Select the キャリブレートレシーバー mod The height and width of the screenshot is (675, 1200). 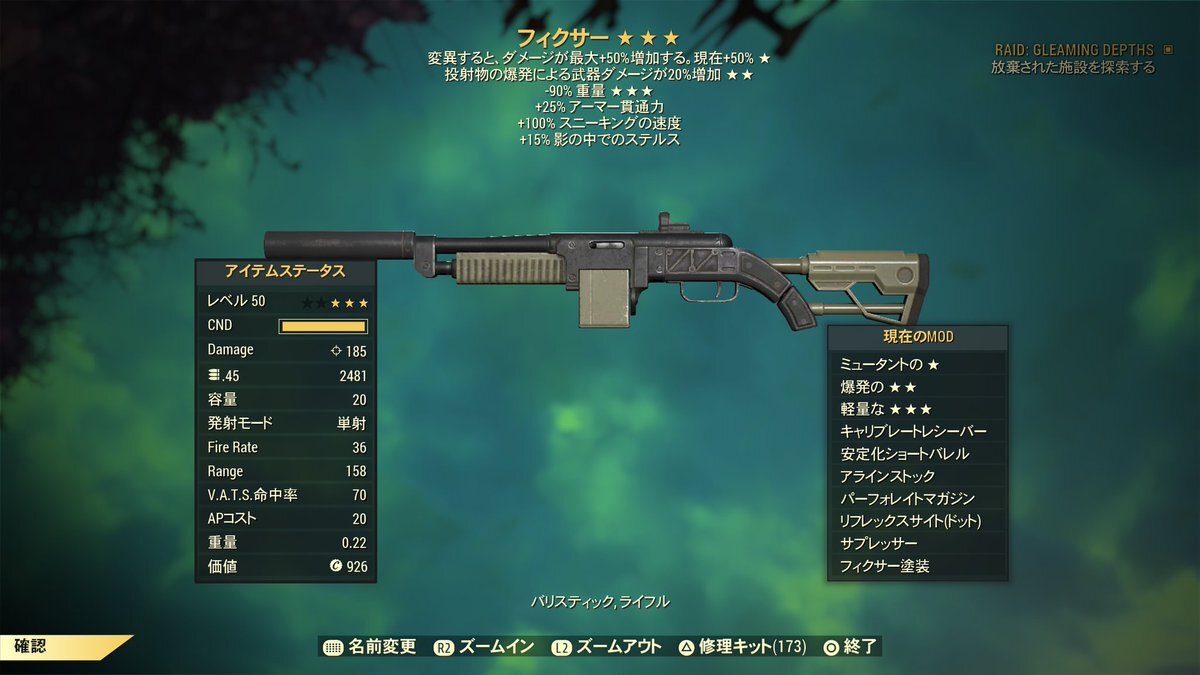918,432
